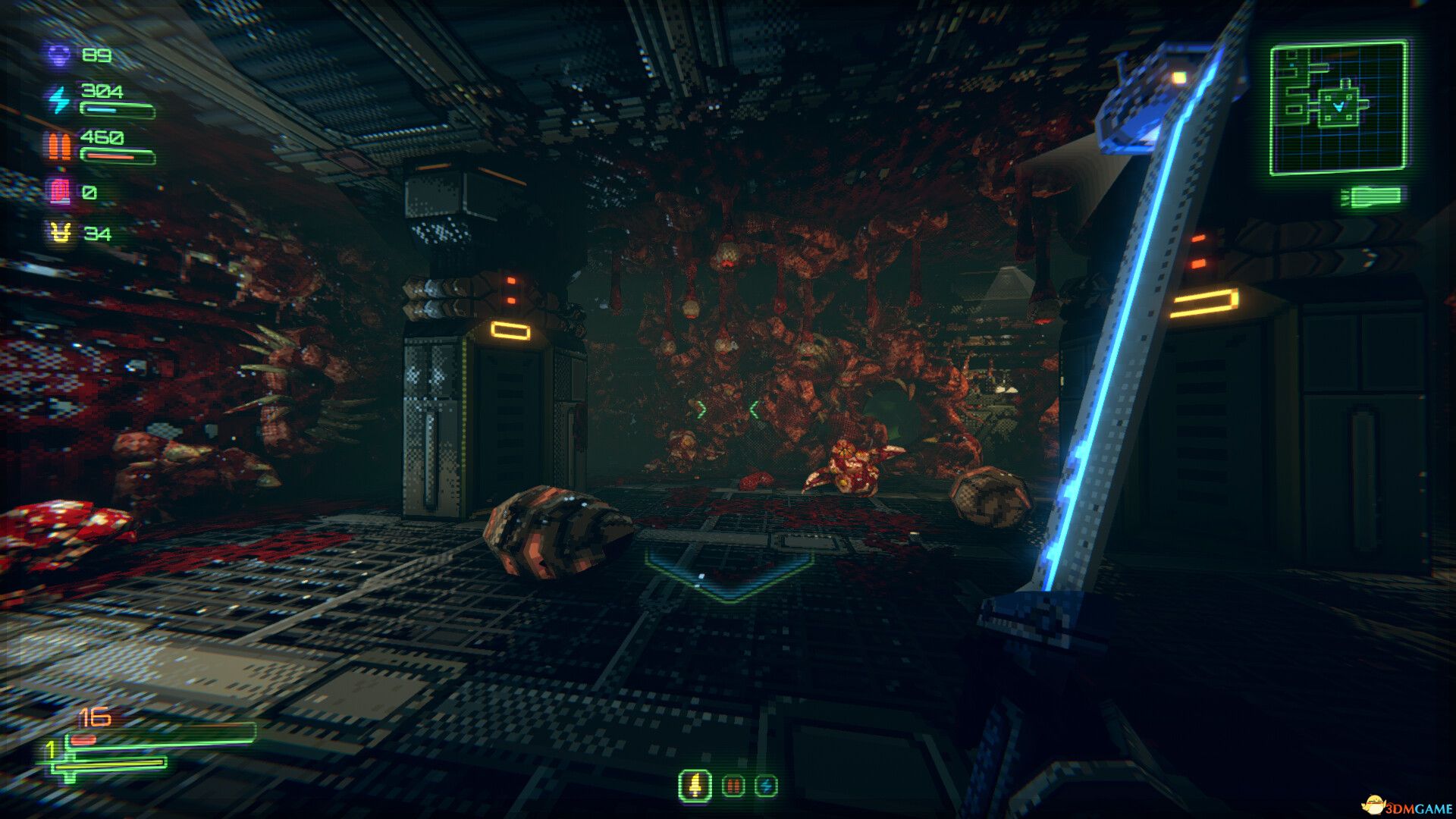Screen dimensions: 1456x819
Task: Click the purple shield armor icon
Action: click(x=59, y=55)
